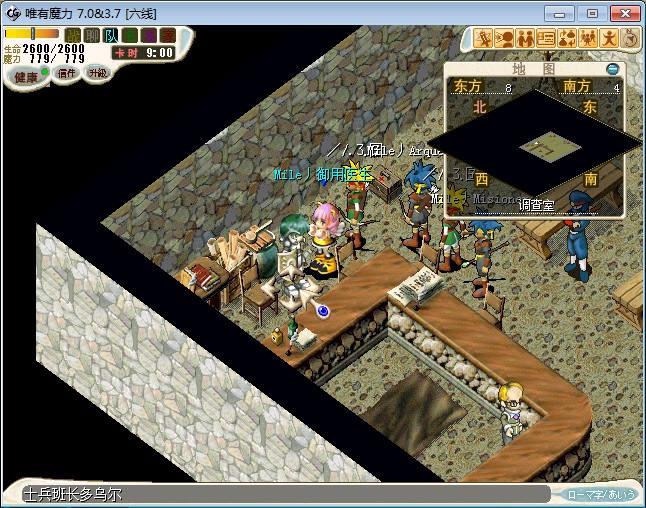This screenshot has height=508, width=646.
Task: Toggle the 易 (trade) mode button
Action: pyautogui.click(x=149, y=36)
